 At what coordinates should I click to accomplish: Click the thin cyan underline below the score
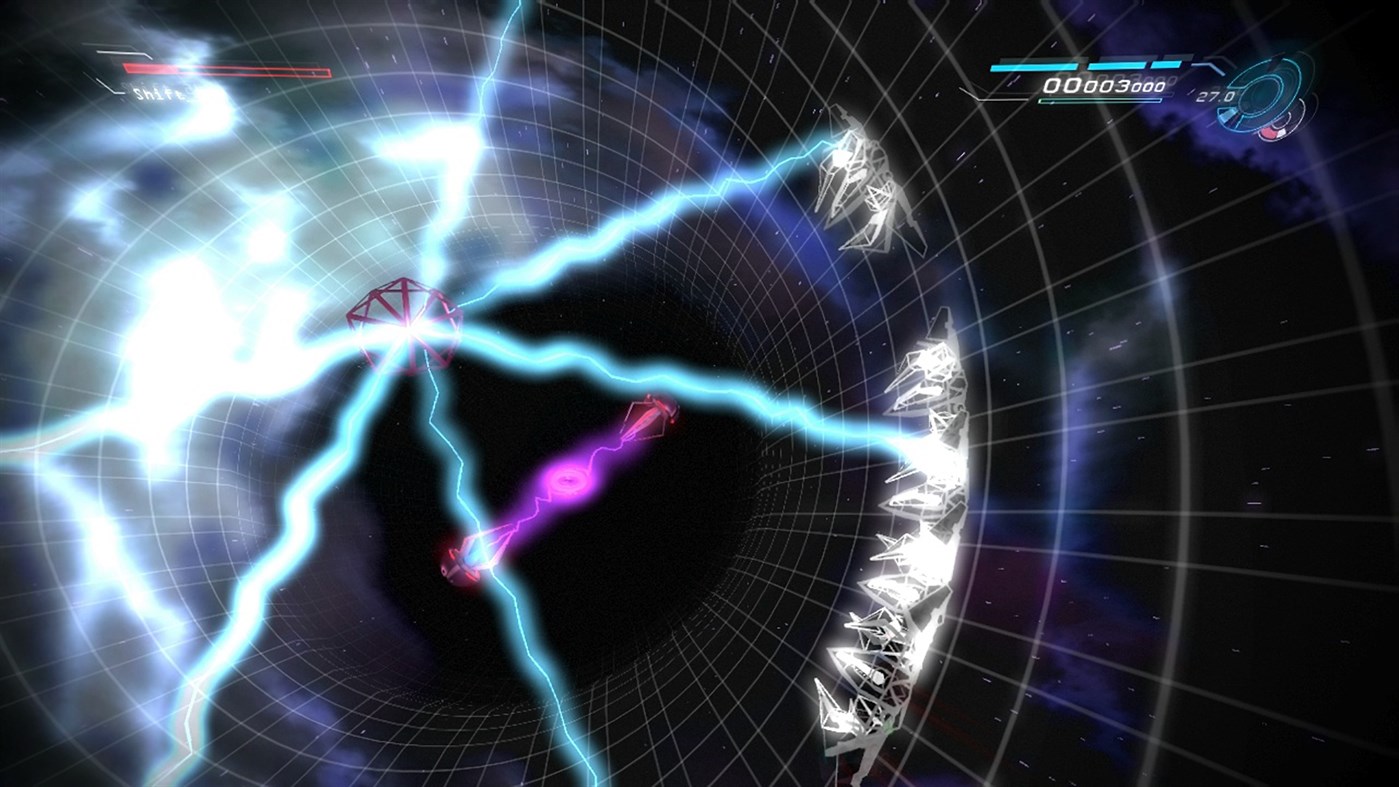1101,99
